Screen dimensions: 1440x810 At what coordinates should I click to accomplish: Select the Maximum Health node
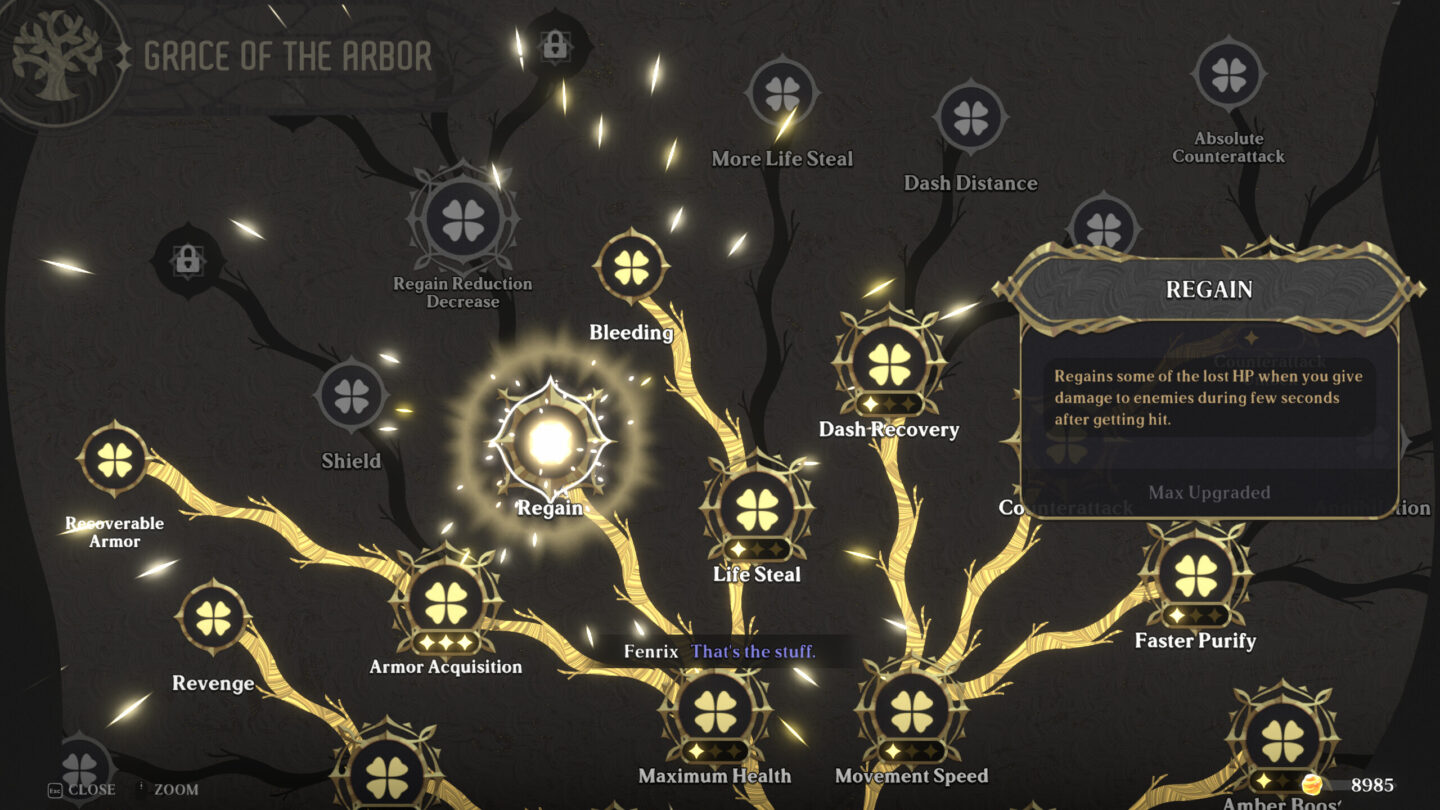point(713,712)
